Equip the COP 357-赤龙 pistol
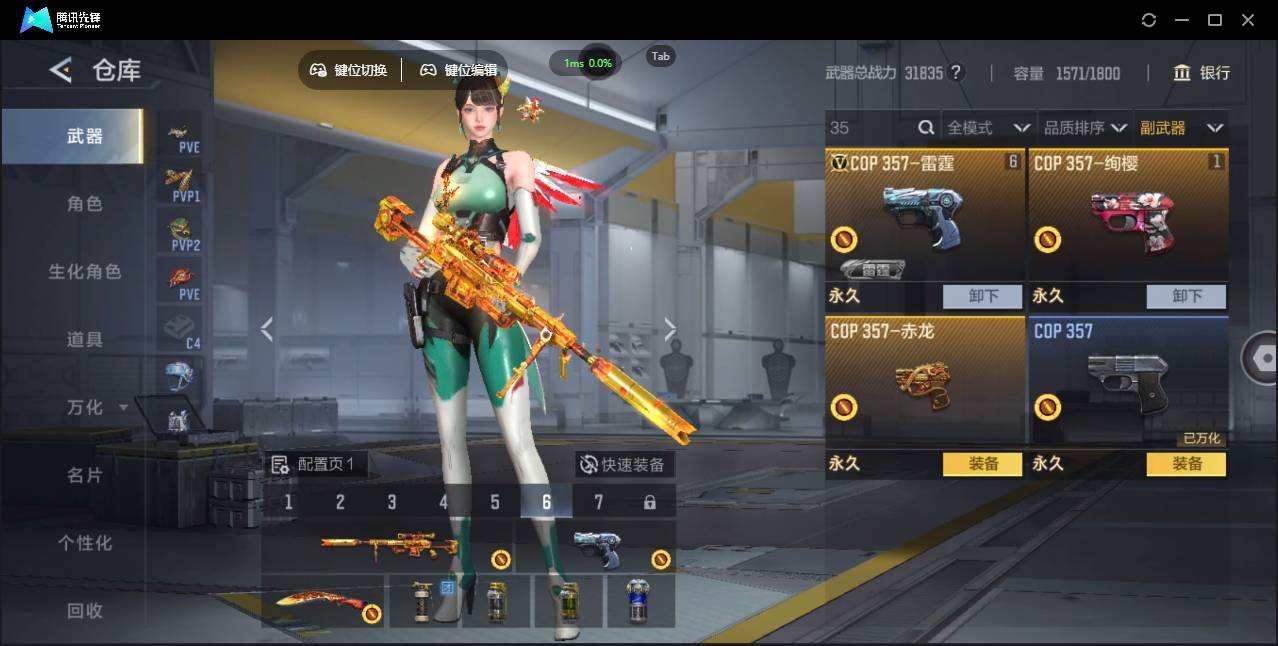Image resolution: width=1278 pixels, height=646 pixels. click(x=983, y=464)
